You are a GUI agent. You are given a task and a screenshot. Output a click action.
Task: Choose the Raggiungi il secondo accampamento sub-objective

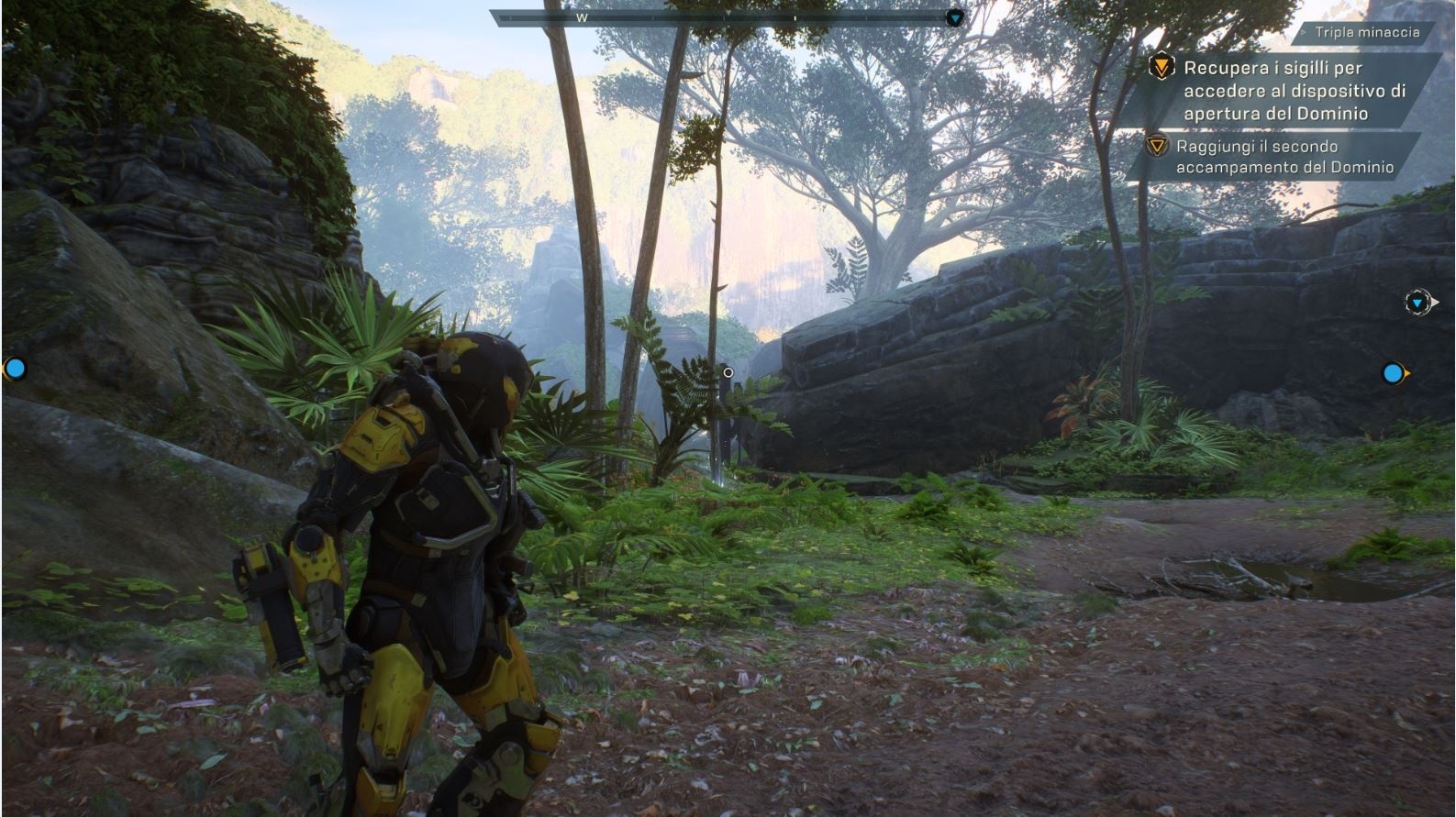pyautogui.click(x=1284, y=157)
